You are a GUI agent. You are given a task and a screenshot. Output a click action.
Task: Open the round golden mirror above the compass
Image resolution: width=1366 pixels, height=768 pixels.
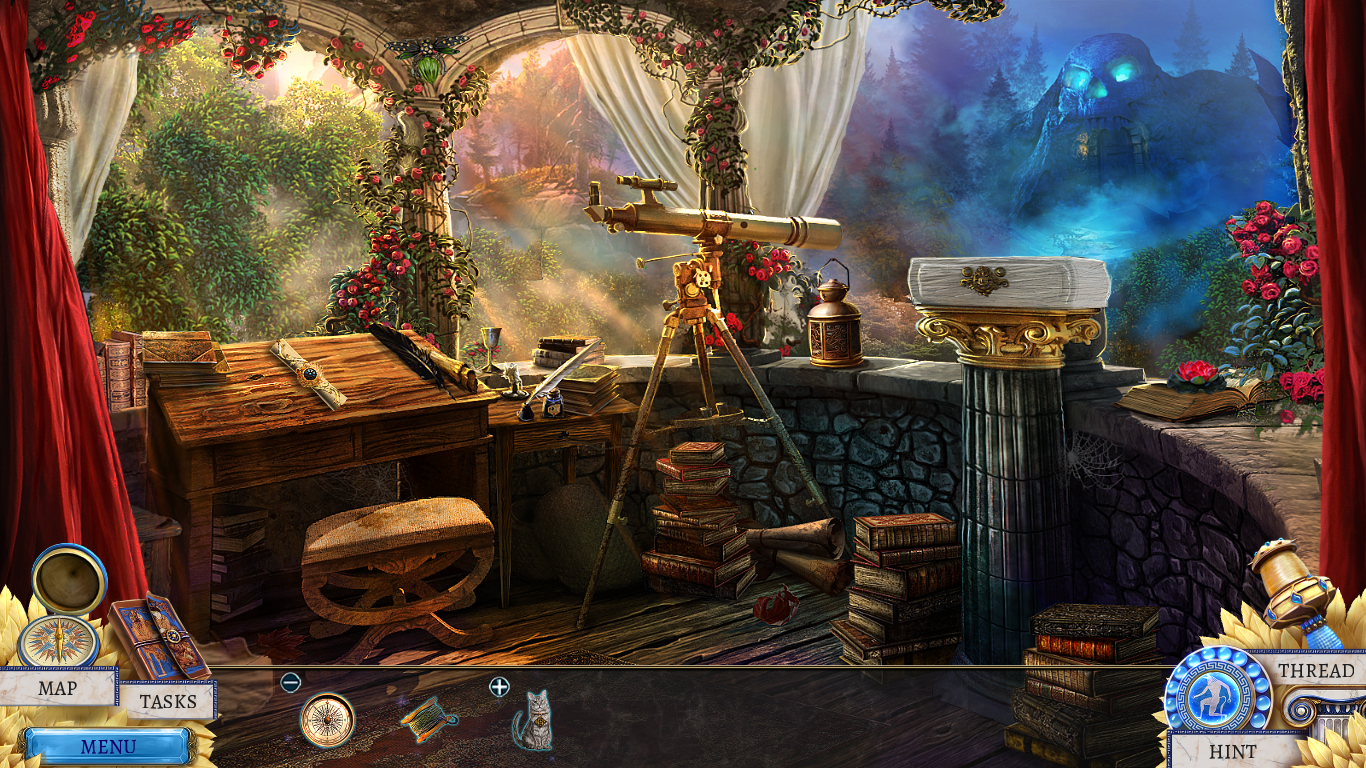tap(69, 579)
